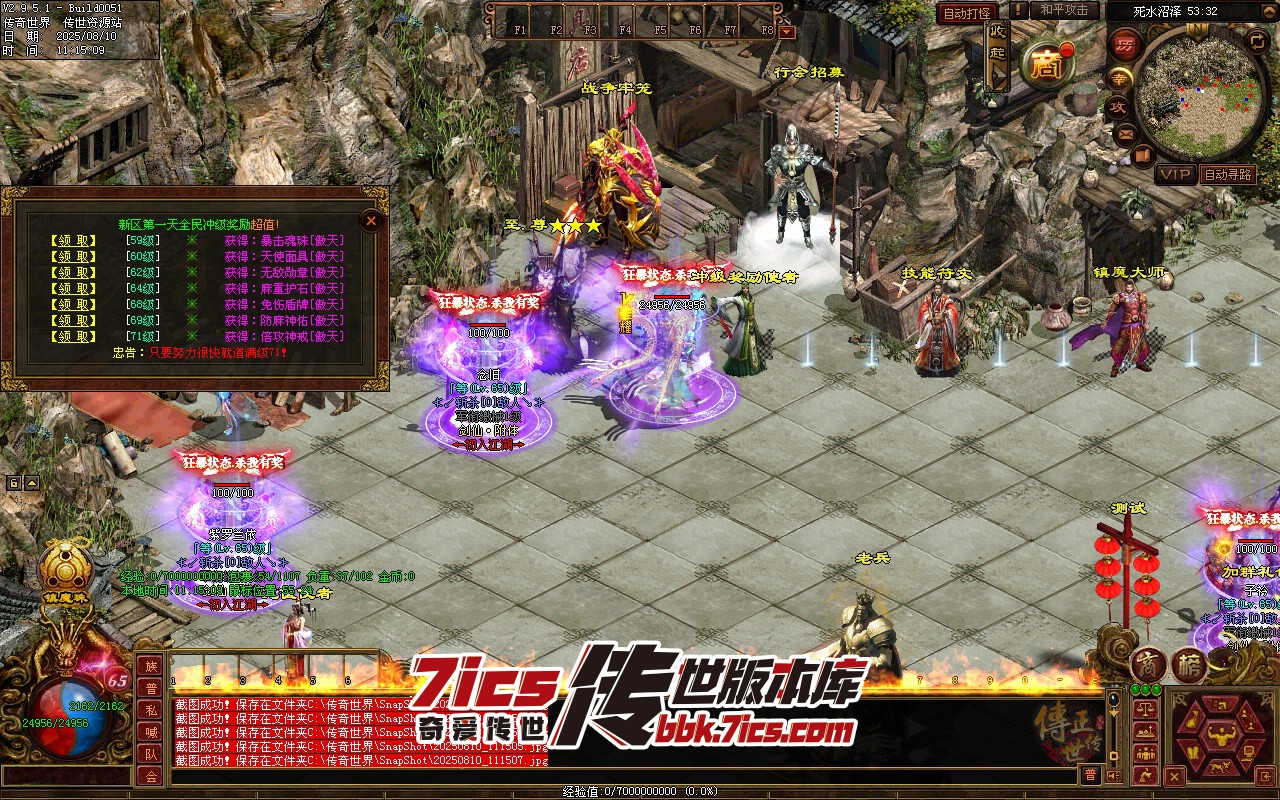Open the VIP panel

coord(1175,174)
